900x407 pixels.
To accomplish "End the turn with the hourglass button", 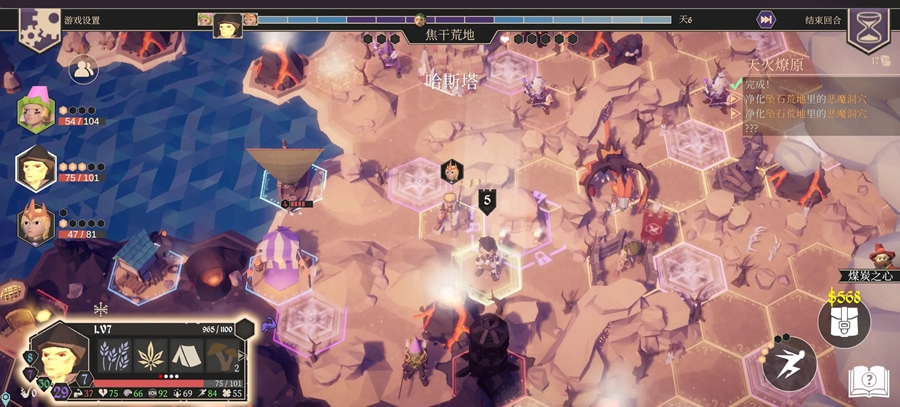I will coord(866,24).
